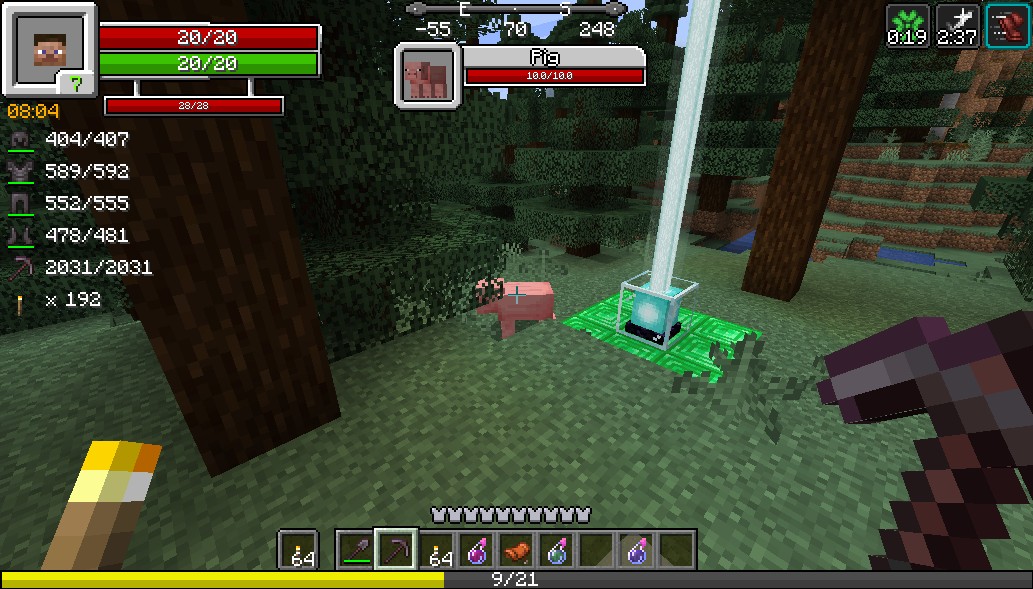Click the red speed effect icon
This screenshot has height=589, width=1033.
(x=1007, y=25)
